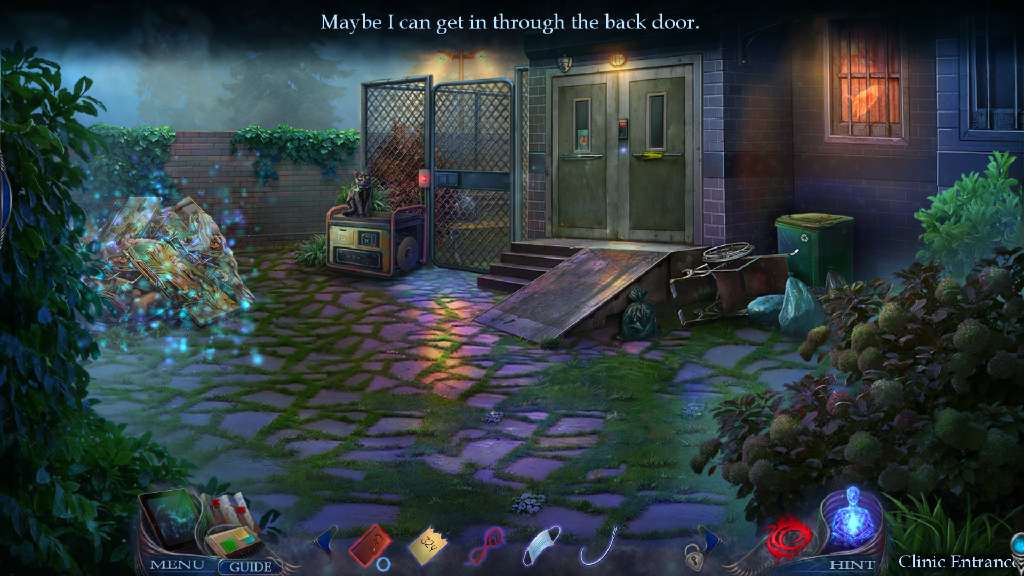Viewport: 1024px width, 576px height.
Task: Select the surgical face mask item
Action: [x=541, y=547]
